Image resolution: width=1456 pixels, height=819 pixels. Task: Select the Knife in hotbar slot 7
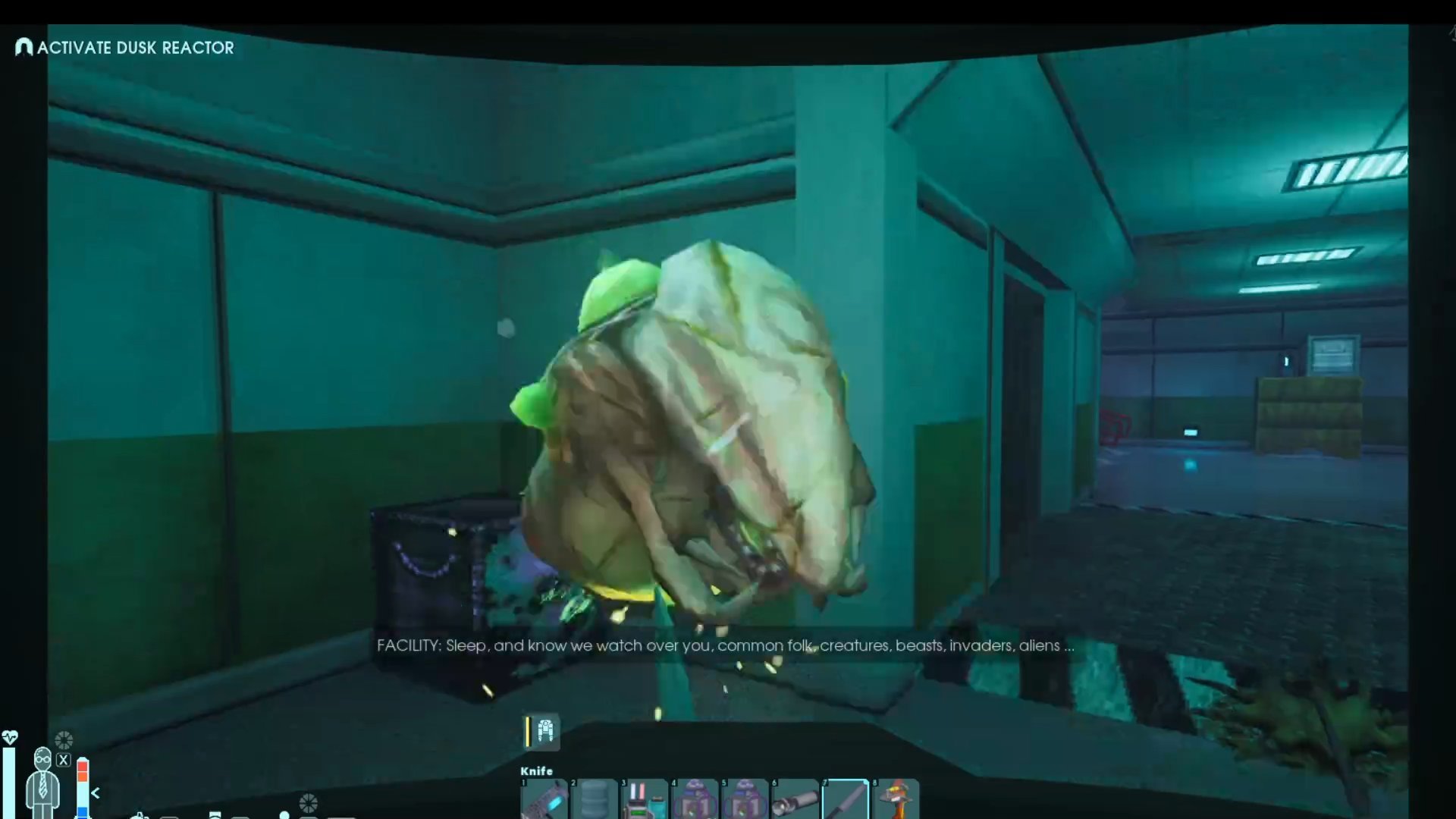click(x=846, y=800)
